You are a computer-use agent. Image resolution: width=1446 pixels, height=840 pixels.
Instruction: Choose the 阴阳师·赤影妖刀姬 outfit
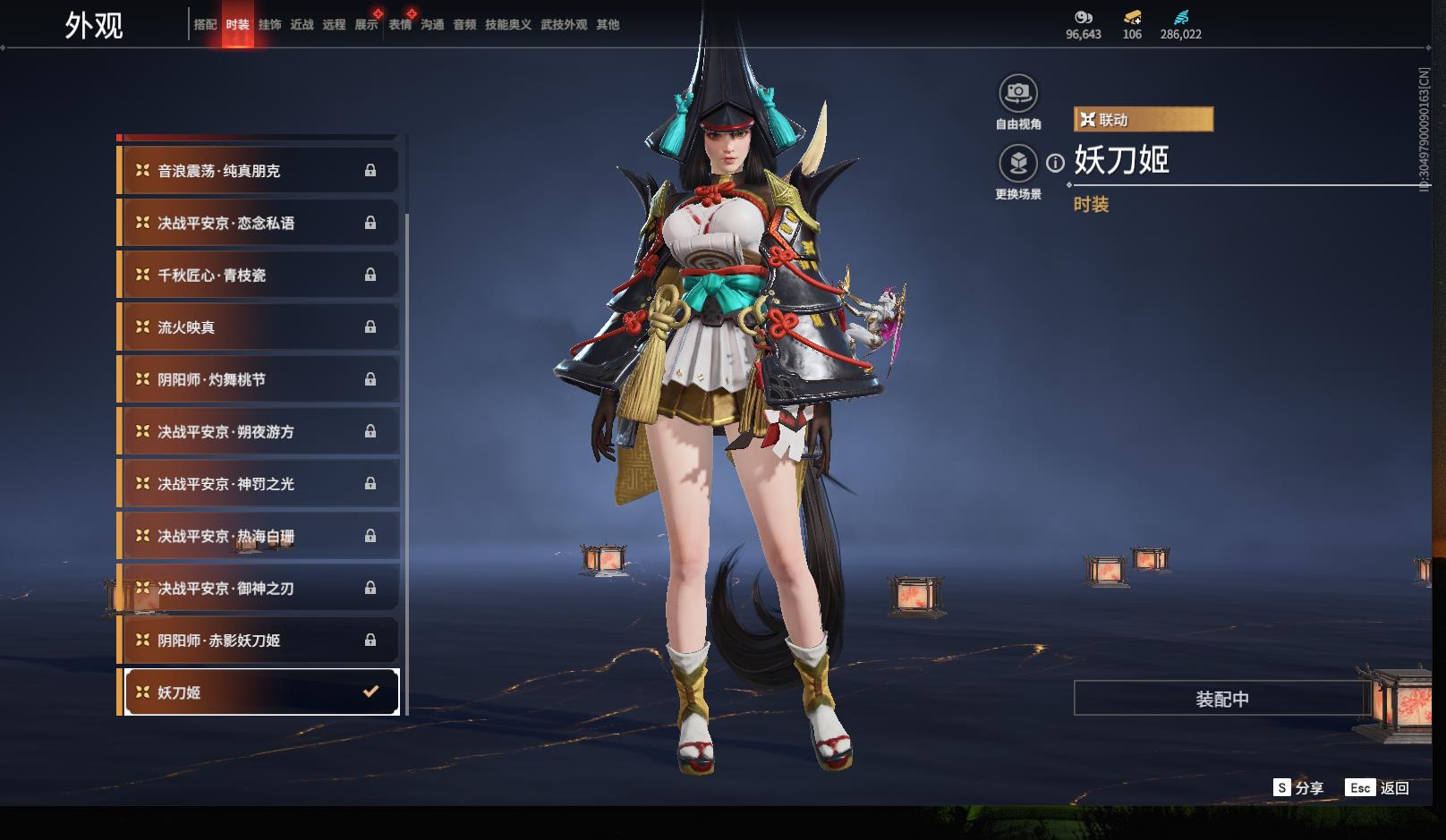click(x=258, y=641)
